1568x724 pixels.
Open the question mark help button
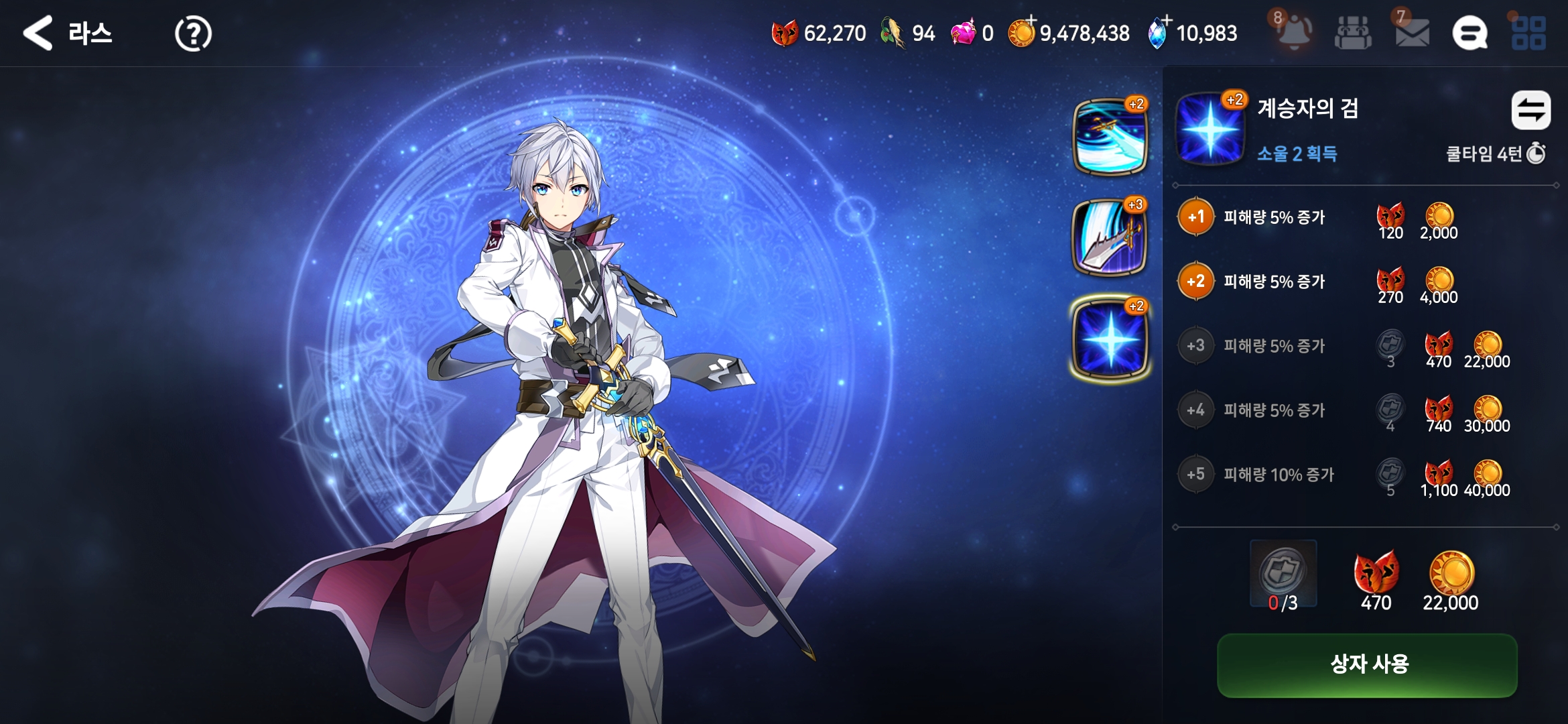[x=193, y=34]
